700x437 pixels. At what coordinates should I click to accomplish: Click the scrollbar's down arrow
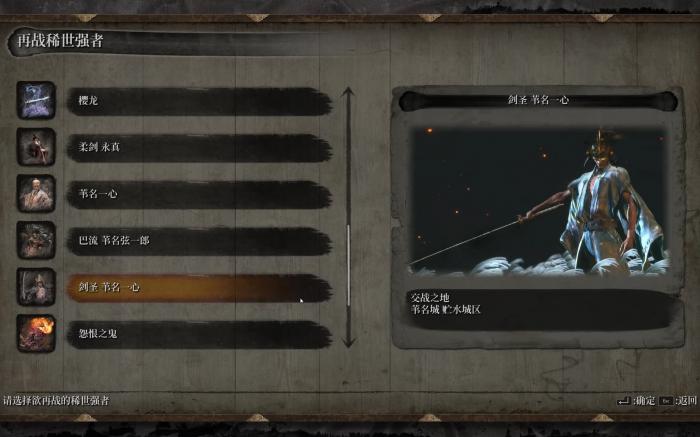point(348,342)
